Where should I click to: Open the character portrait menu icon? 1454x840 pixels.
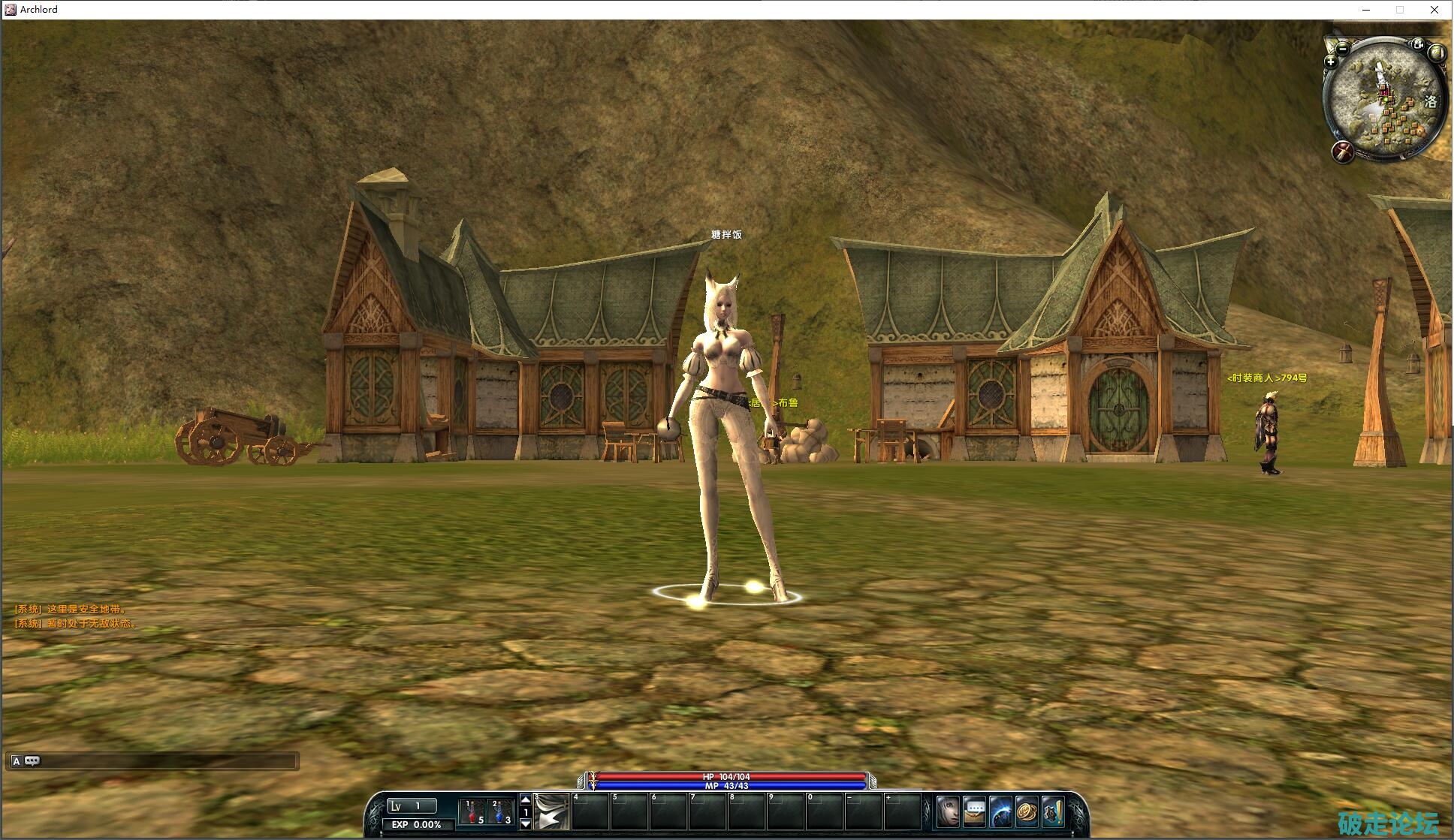[x=948, y=811]
